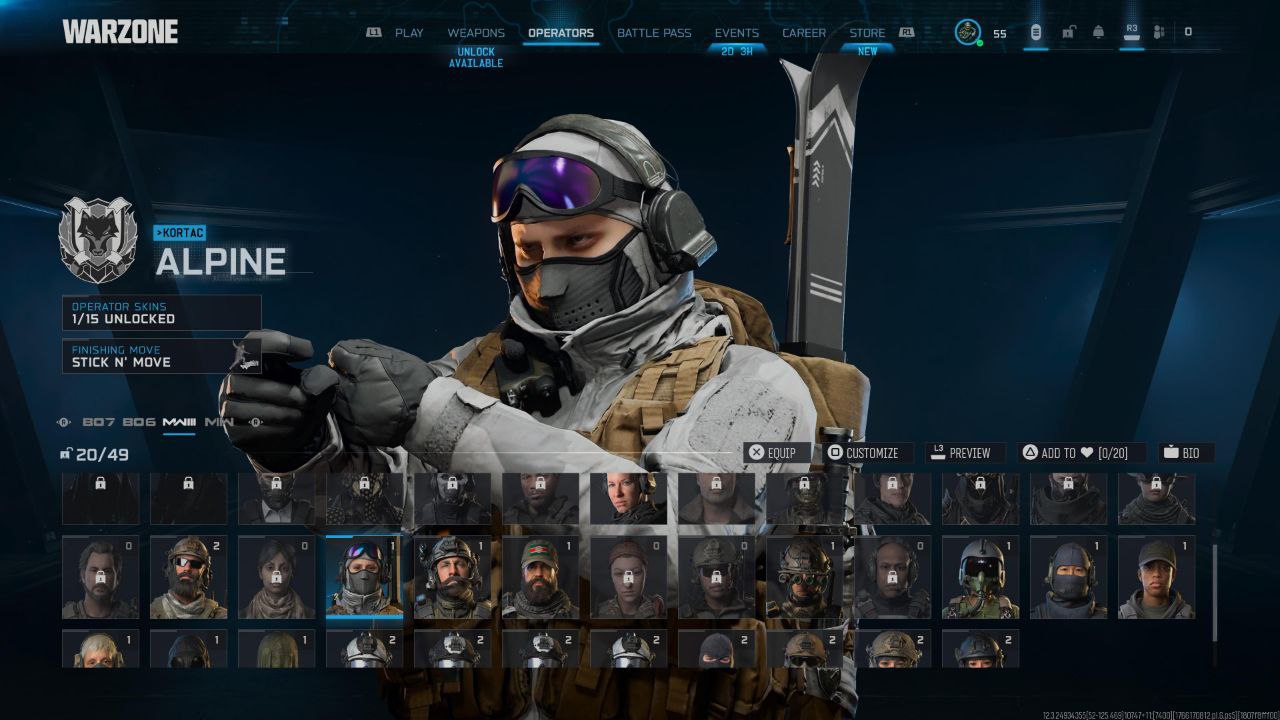This screenshot has width=1280, height=720.
Task: Select the eyepatch operator with sunglasses
Action: tap(188, 577)
